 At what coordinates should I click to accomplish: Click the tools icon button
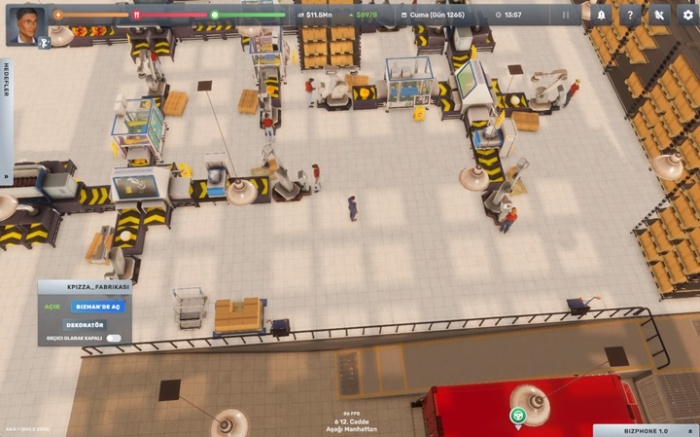click(x=658, y=15)
